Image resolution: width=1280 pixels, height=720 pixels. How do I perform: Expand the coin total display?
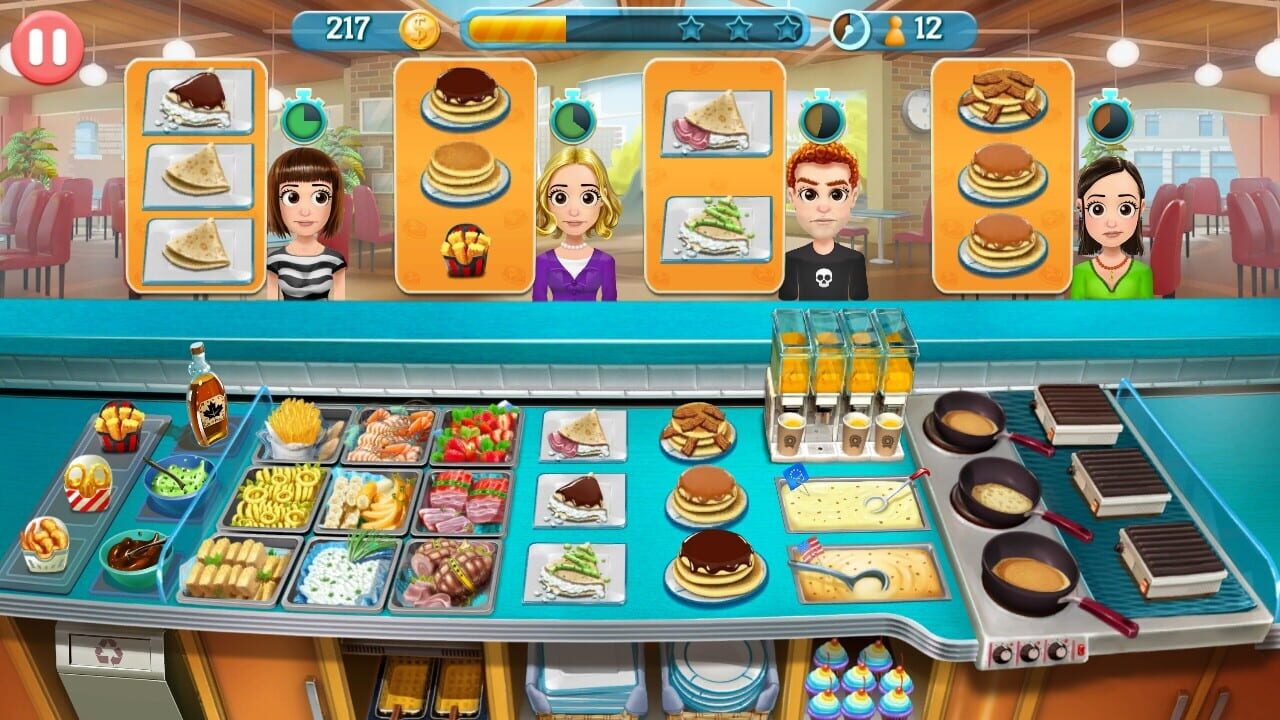coord(346,29)
